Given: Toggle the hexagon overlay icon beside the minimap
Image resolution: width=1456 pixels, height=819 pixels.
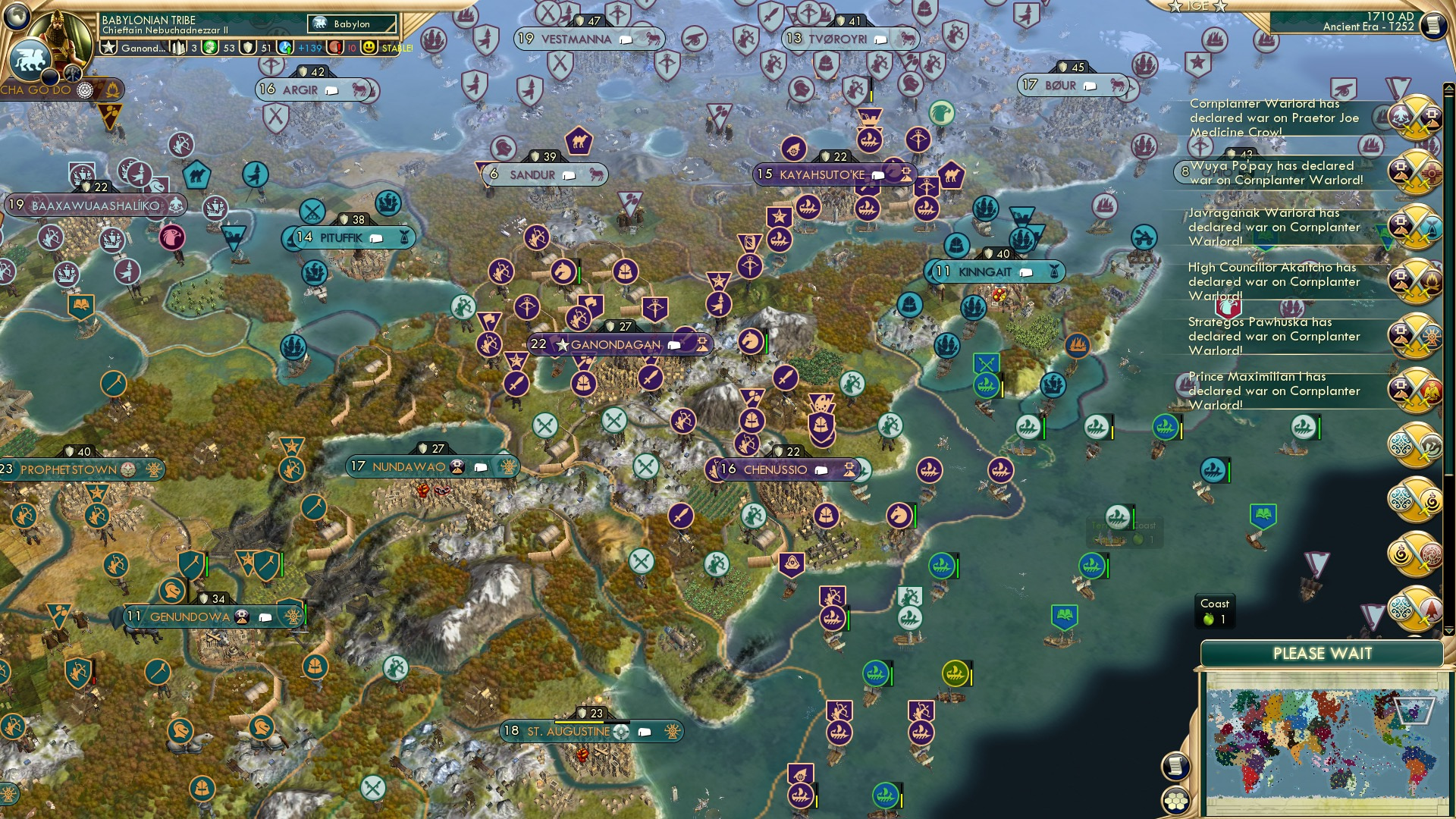Looking at the screenshot, I should [1177, 802].
